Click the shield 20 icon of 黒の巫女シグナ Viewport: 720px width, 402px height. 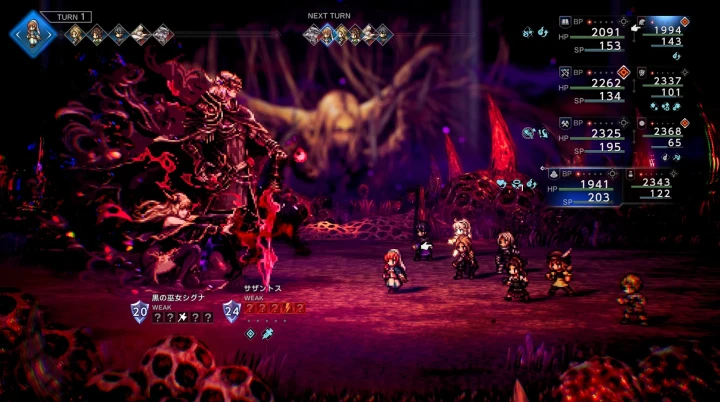coord(140,312)
